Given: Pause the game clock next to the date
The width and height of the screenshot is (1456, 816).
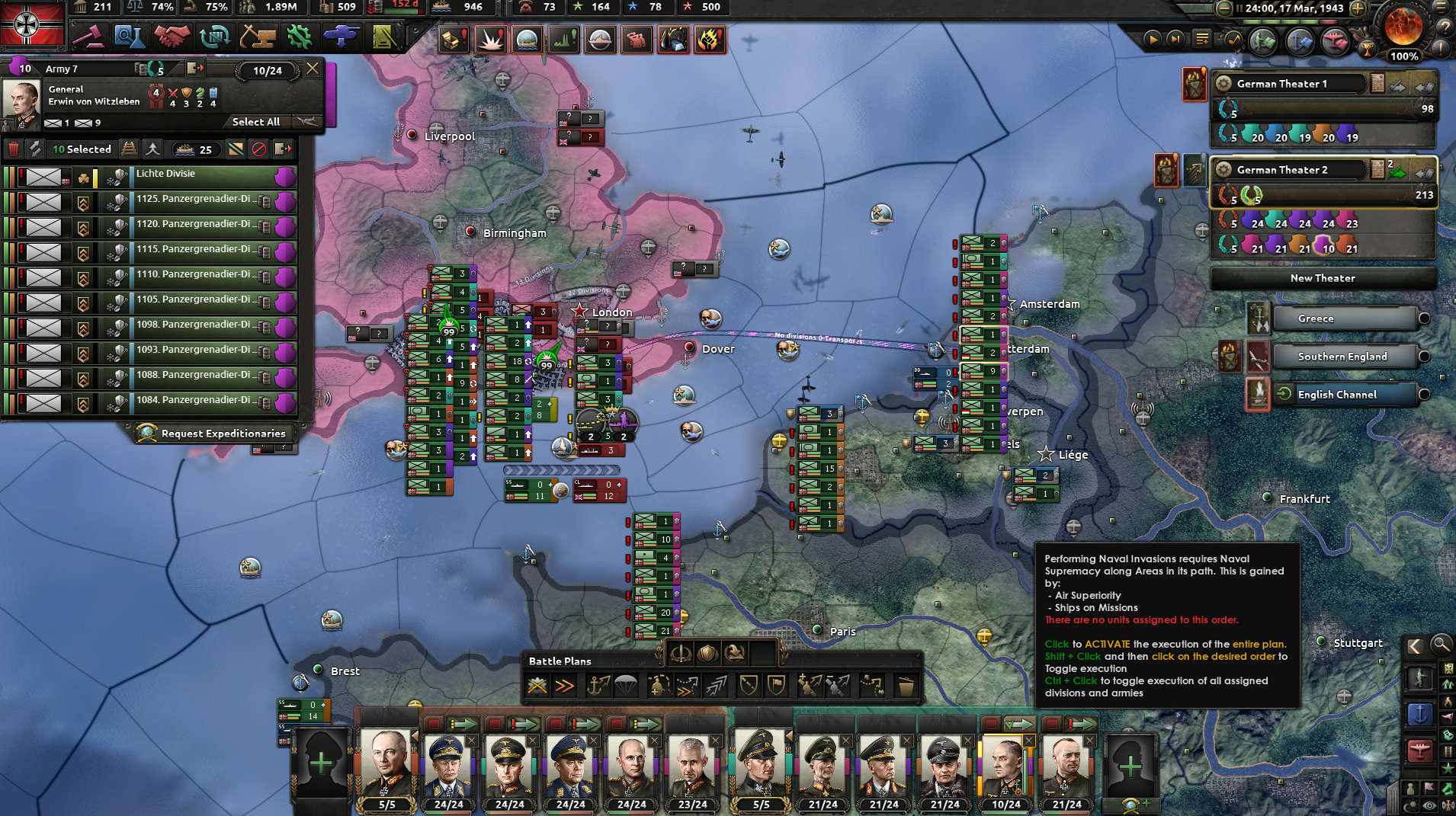Looking at the screenshot, I should click(1240, 8).
